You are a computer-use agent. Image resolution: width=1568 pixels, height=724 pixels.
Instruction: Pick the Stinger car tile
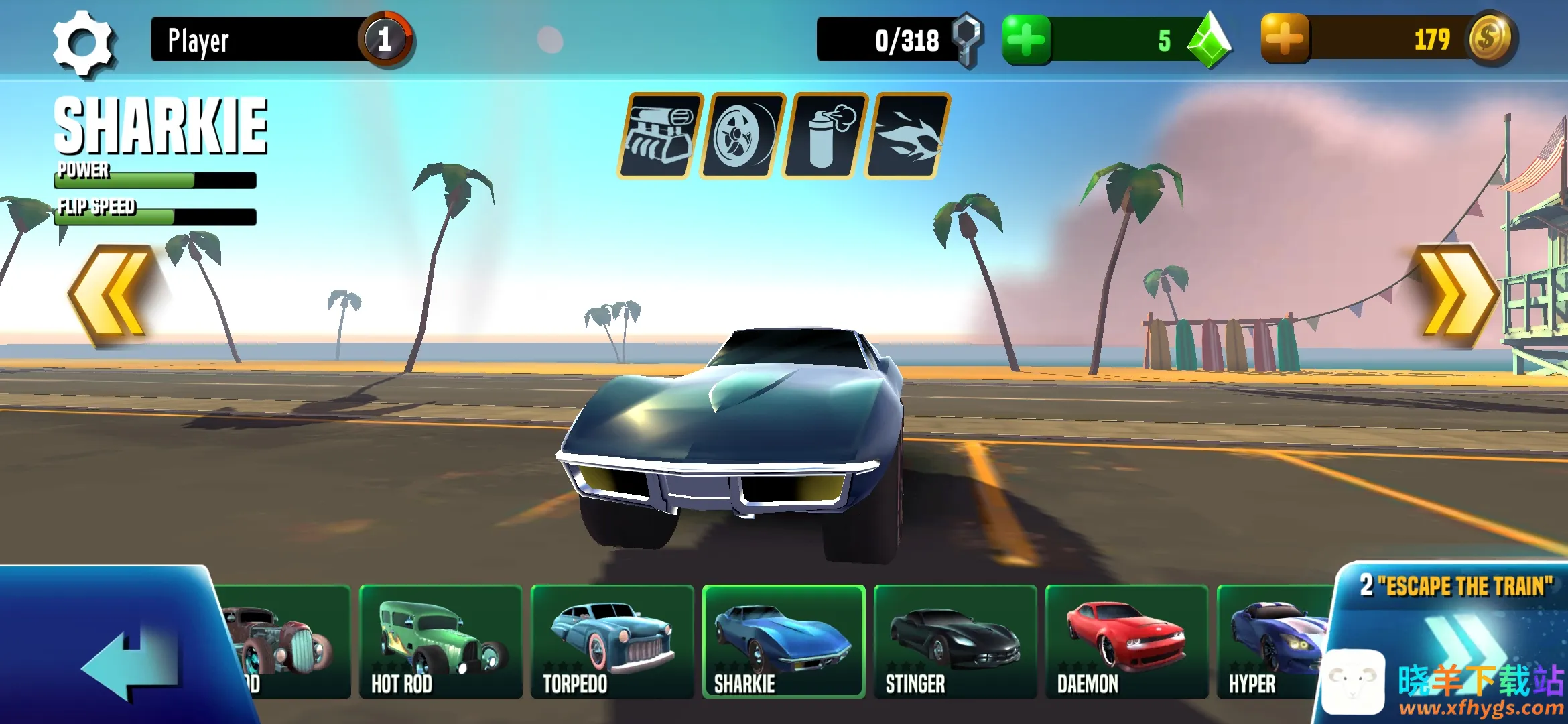(x=955, y=642)
